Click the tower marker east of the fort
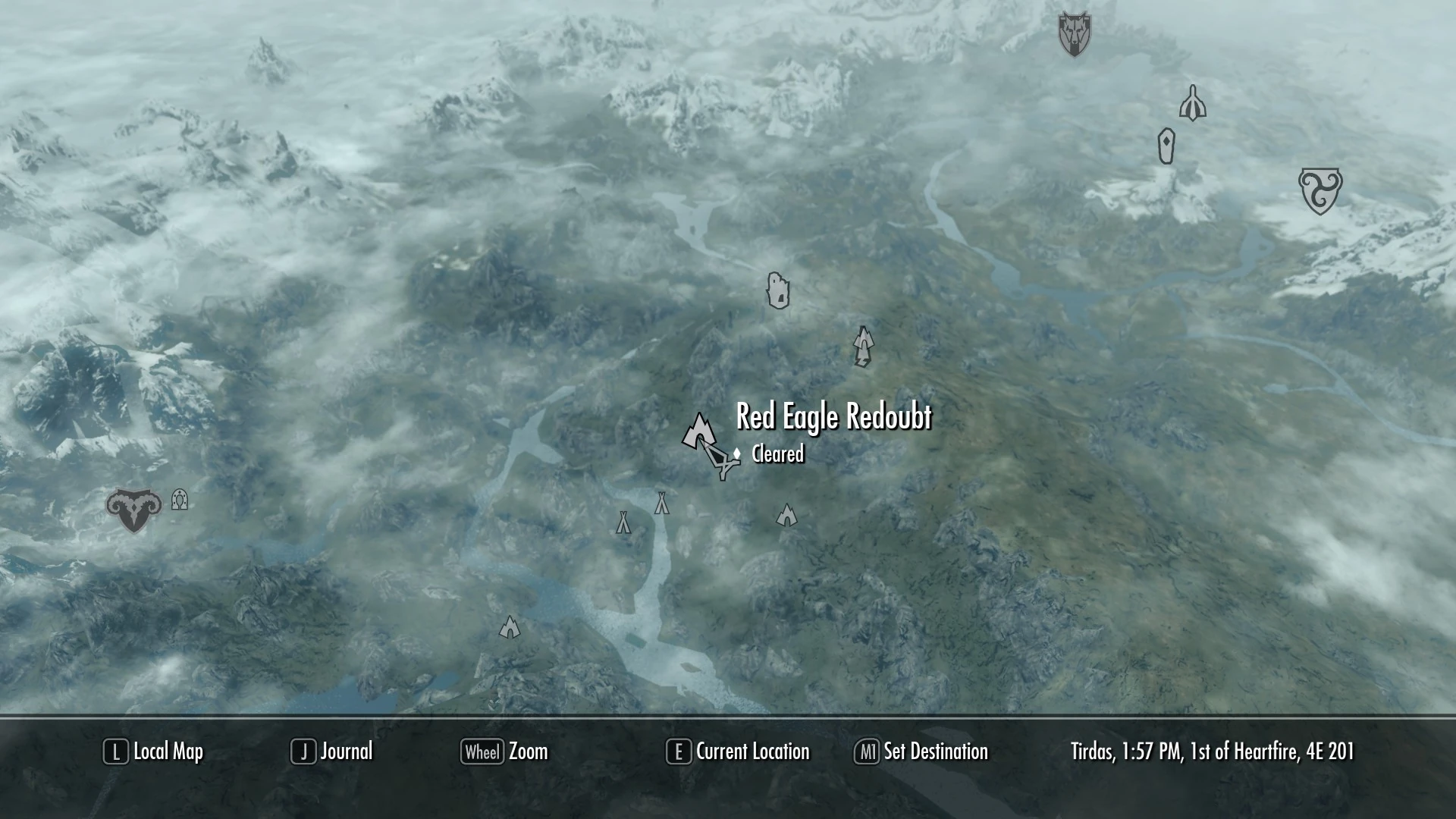Screen dimensions: 1456x819 tap(862, 347)
